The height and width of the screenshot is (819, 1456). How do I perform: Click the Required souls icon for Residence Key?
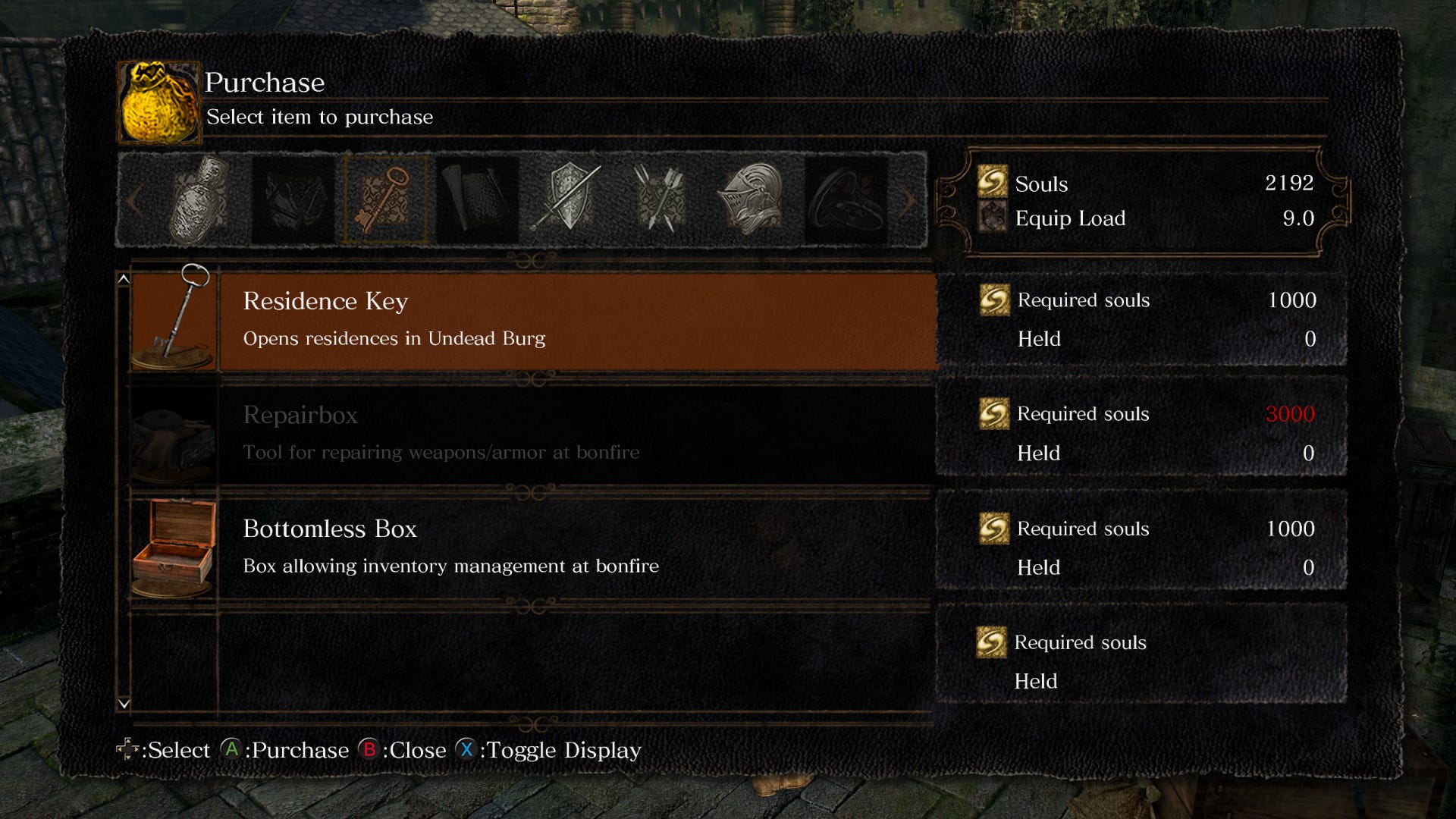tap(994, 300)
